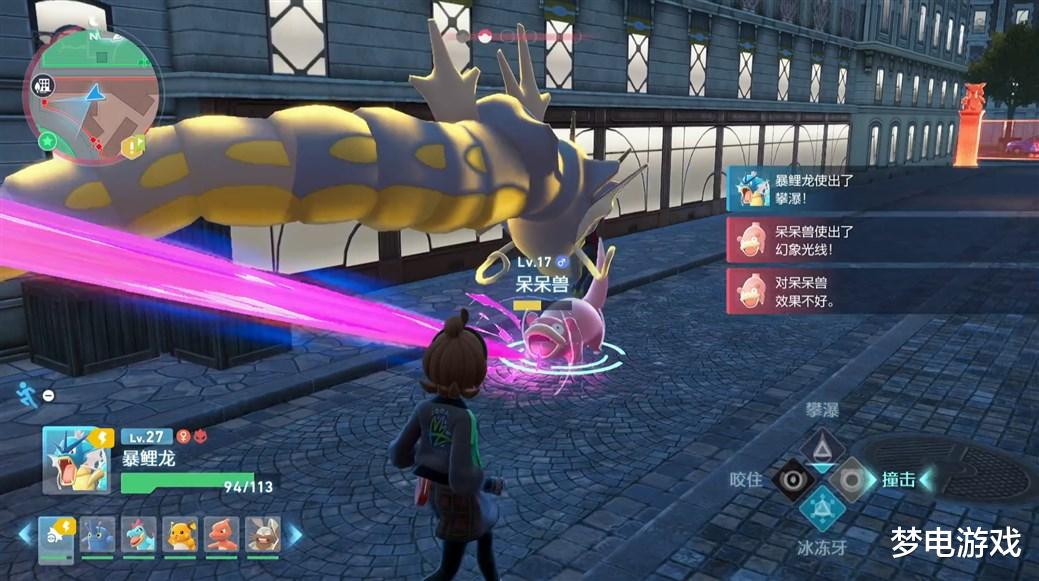Switch to the Charmeleon party slot
The image size is (1039, 581).
[222, 536]
